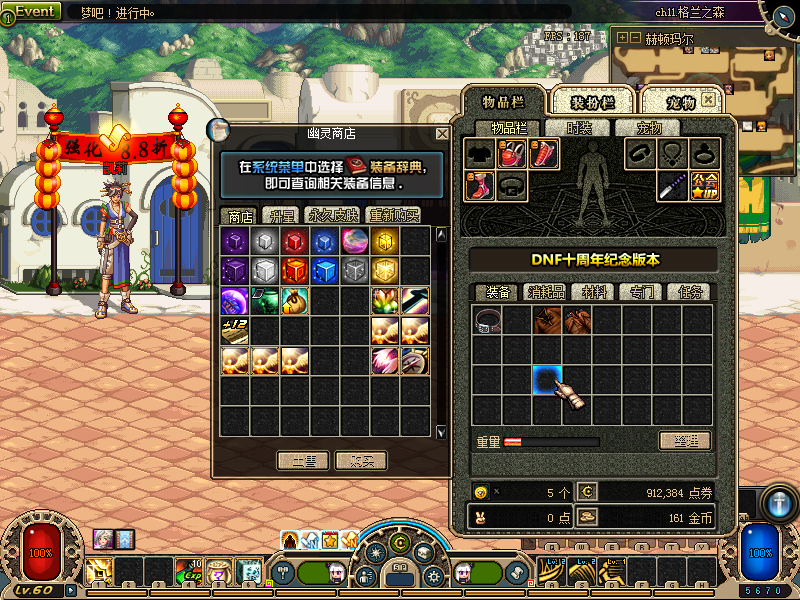The width and height of the screenshot is (800, 600).
Task: Open the 装扮栏 costume panel tab
Action: coord(587,103)
